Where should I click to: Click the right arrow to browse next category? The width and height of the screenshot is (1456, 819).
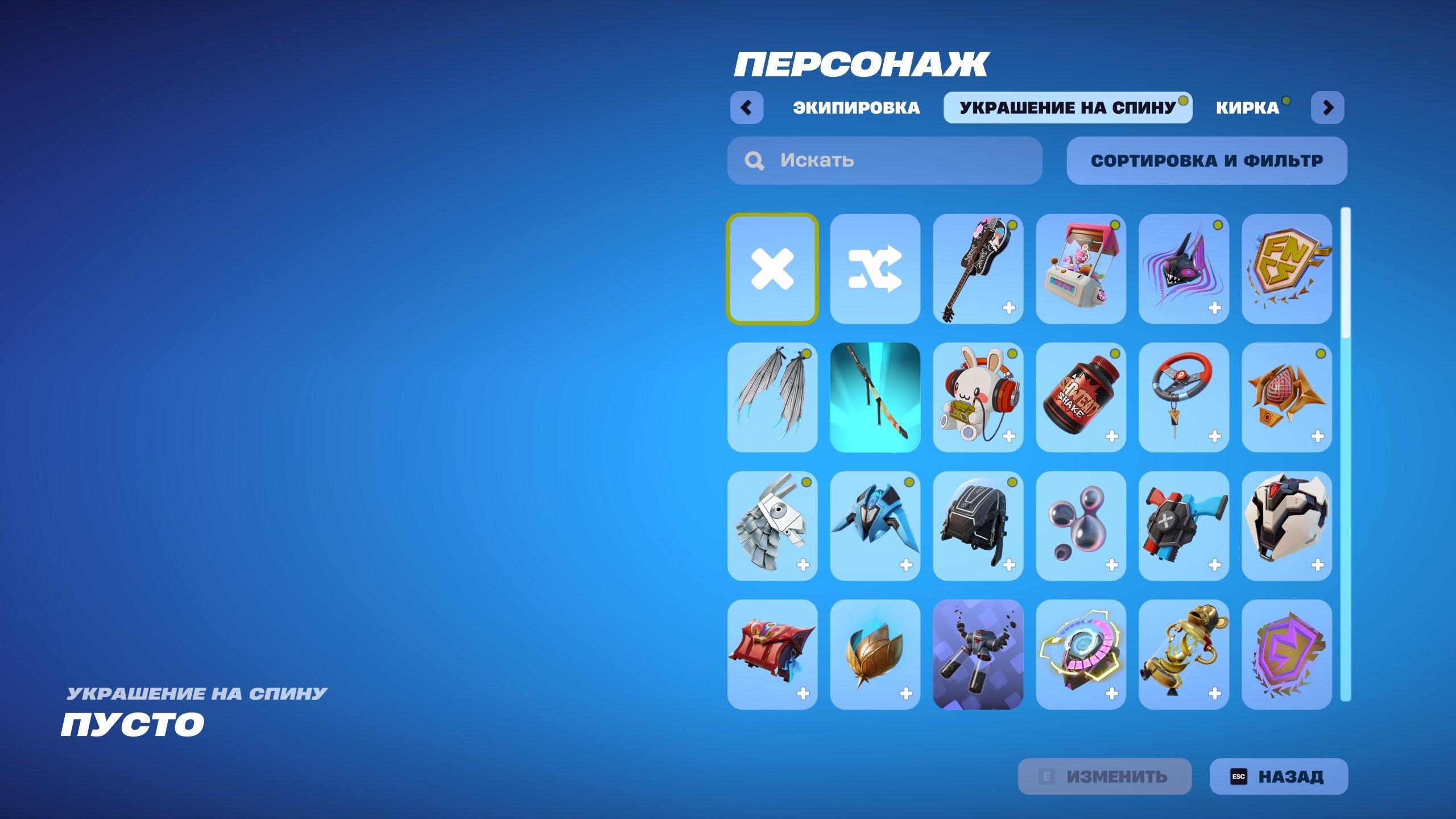click(x=1327, y=107)
